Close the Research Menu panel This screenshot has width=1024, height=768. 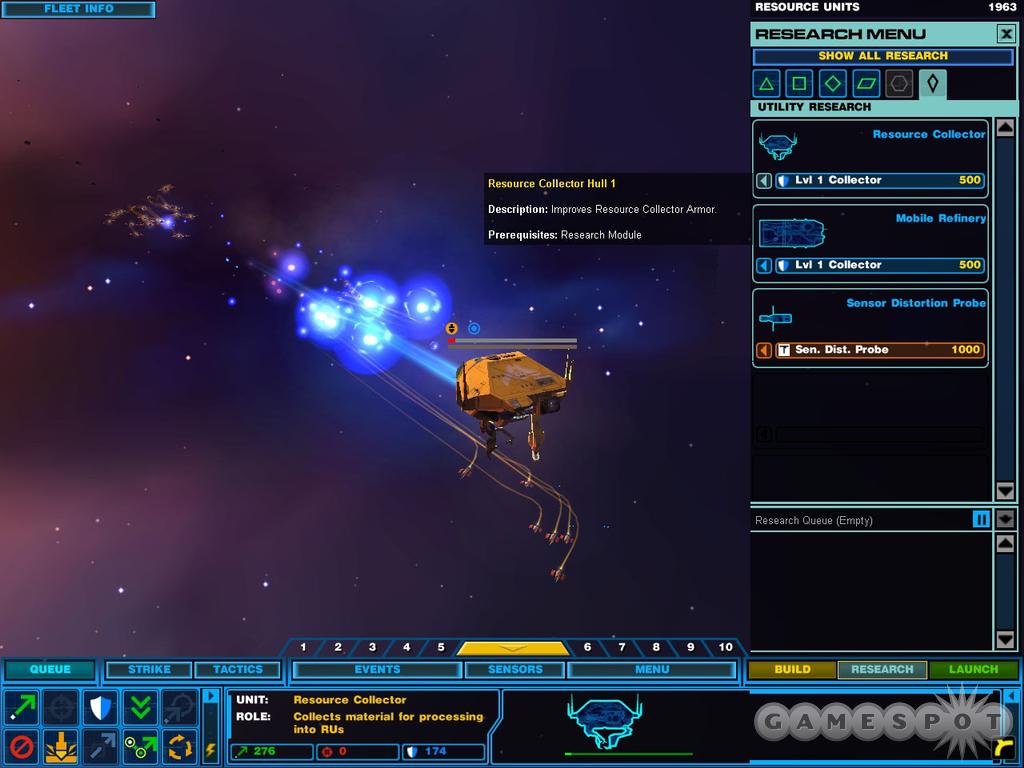click(x=1005, y=34)
